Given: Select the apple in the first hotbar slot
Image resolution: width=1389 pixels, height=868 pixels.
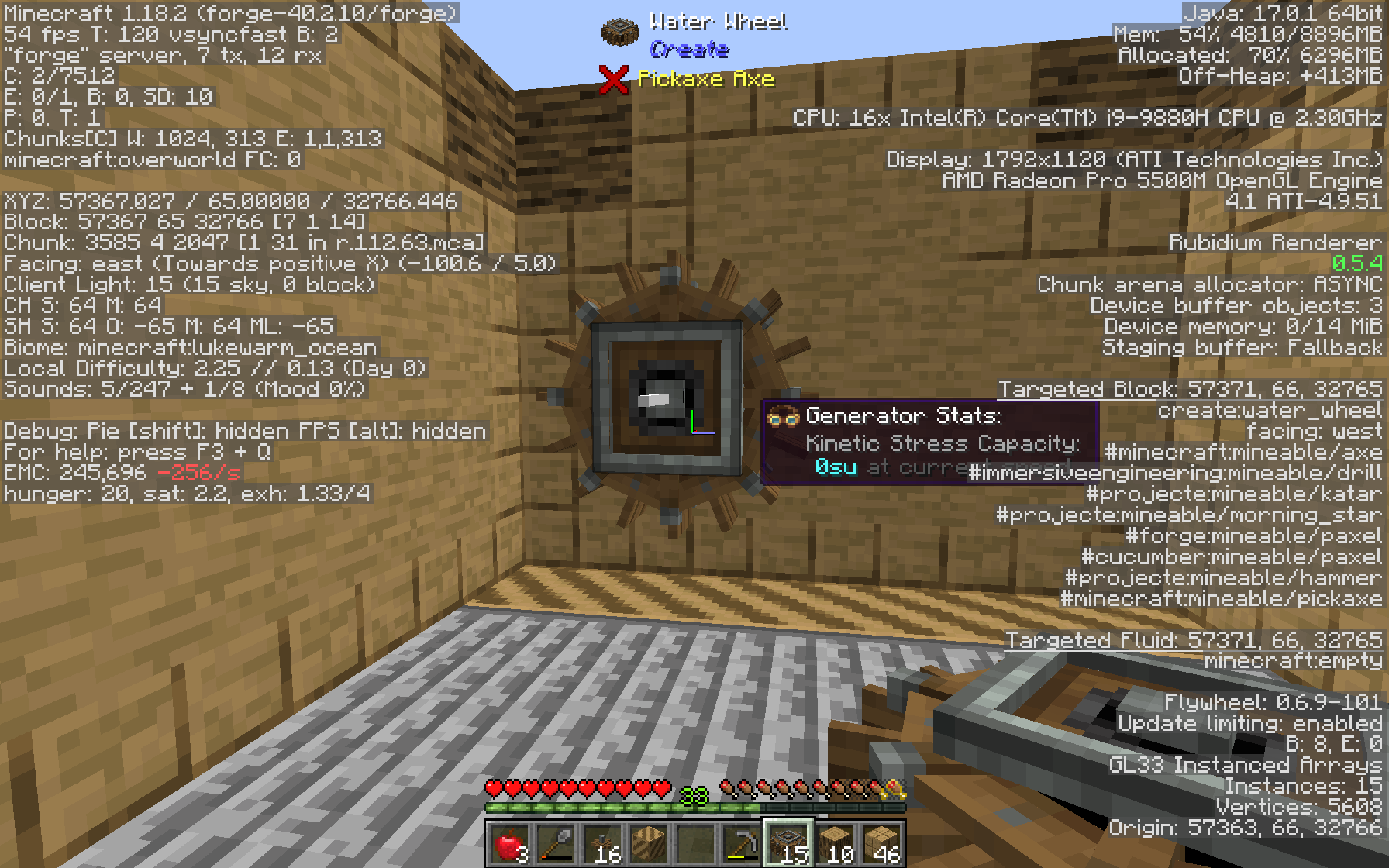Looking at the screenshot, I should [x=508, y=845].
